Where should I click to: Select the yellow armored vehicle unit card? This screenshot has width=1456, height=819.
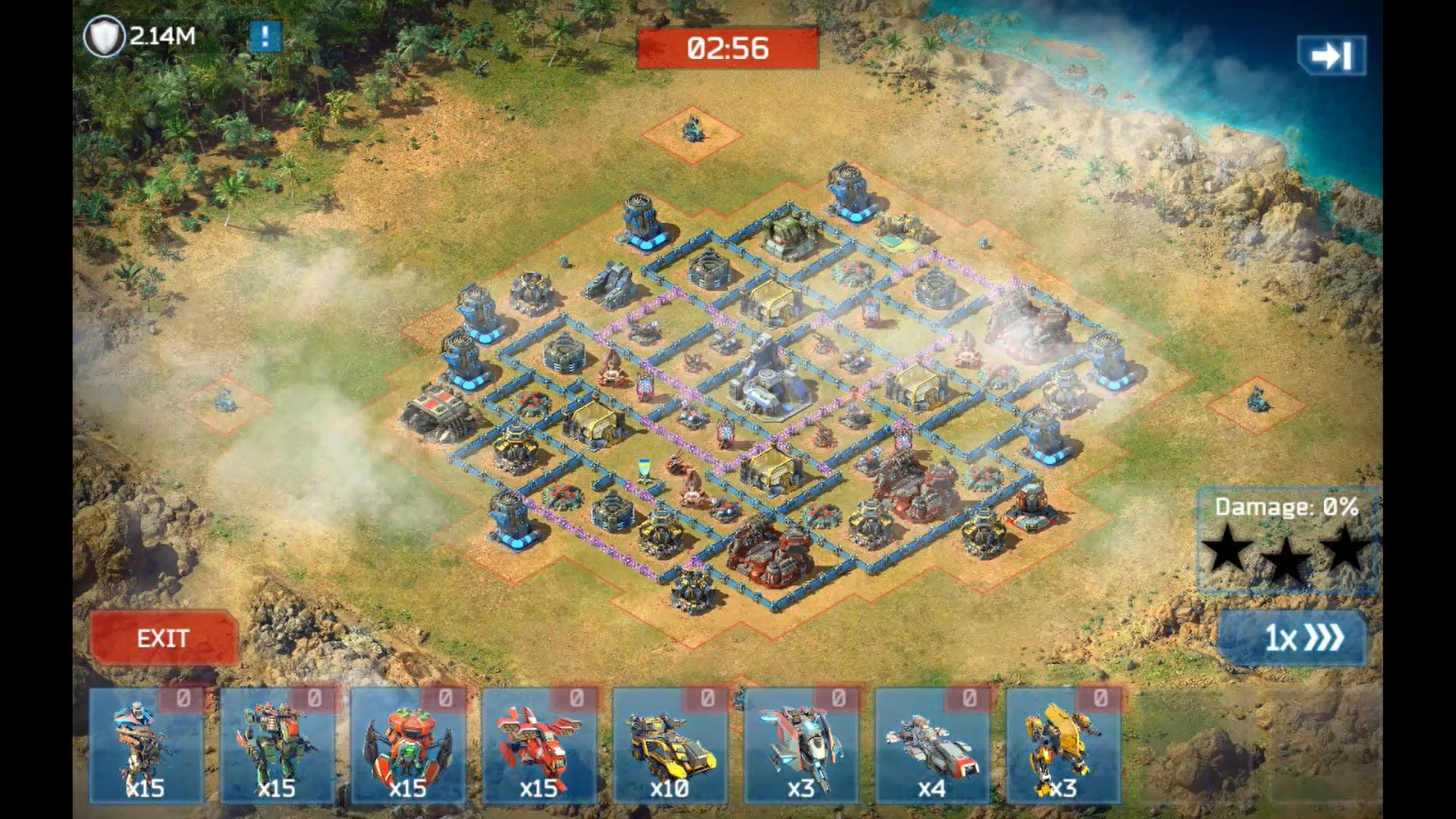pos(670,746)
